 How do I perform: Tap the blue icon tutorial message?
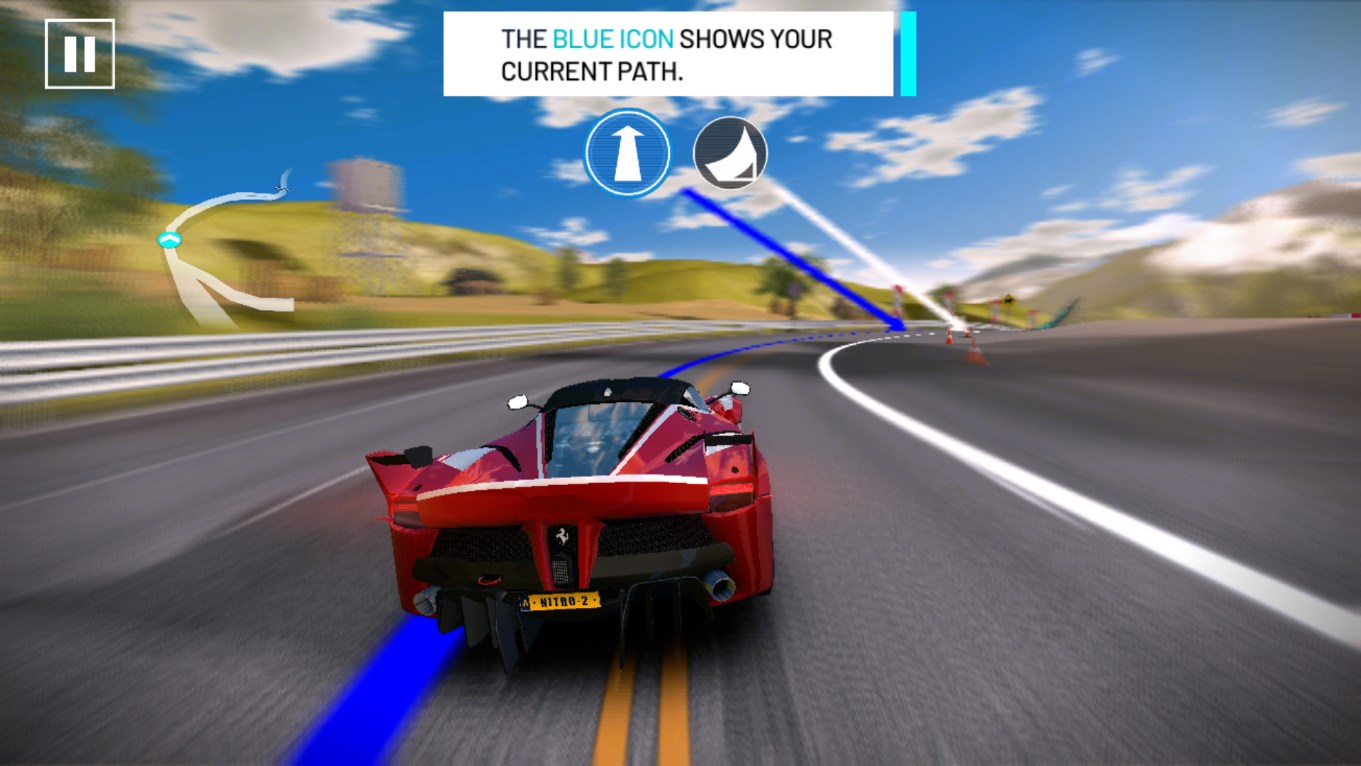click(668, 54)
